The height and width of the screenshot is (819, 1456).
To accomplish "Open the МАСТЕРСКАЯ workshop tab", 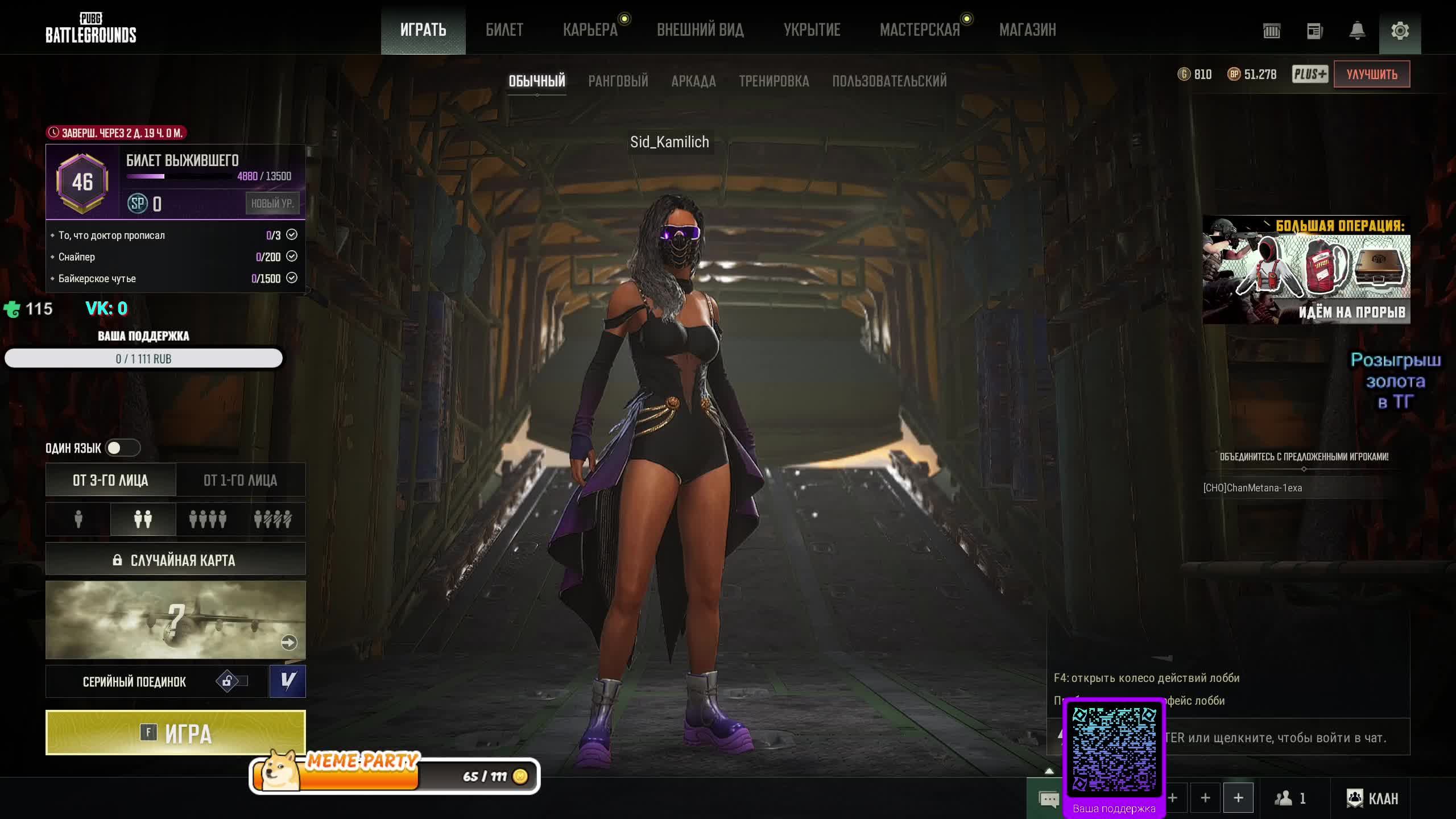I will (x=919, y=30).
